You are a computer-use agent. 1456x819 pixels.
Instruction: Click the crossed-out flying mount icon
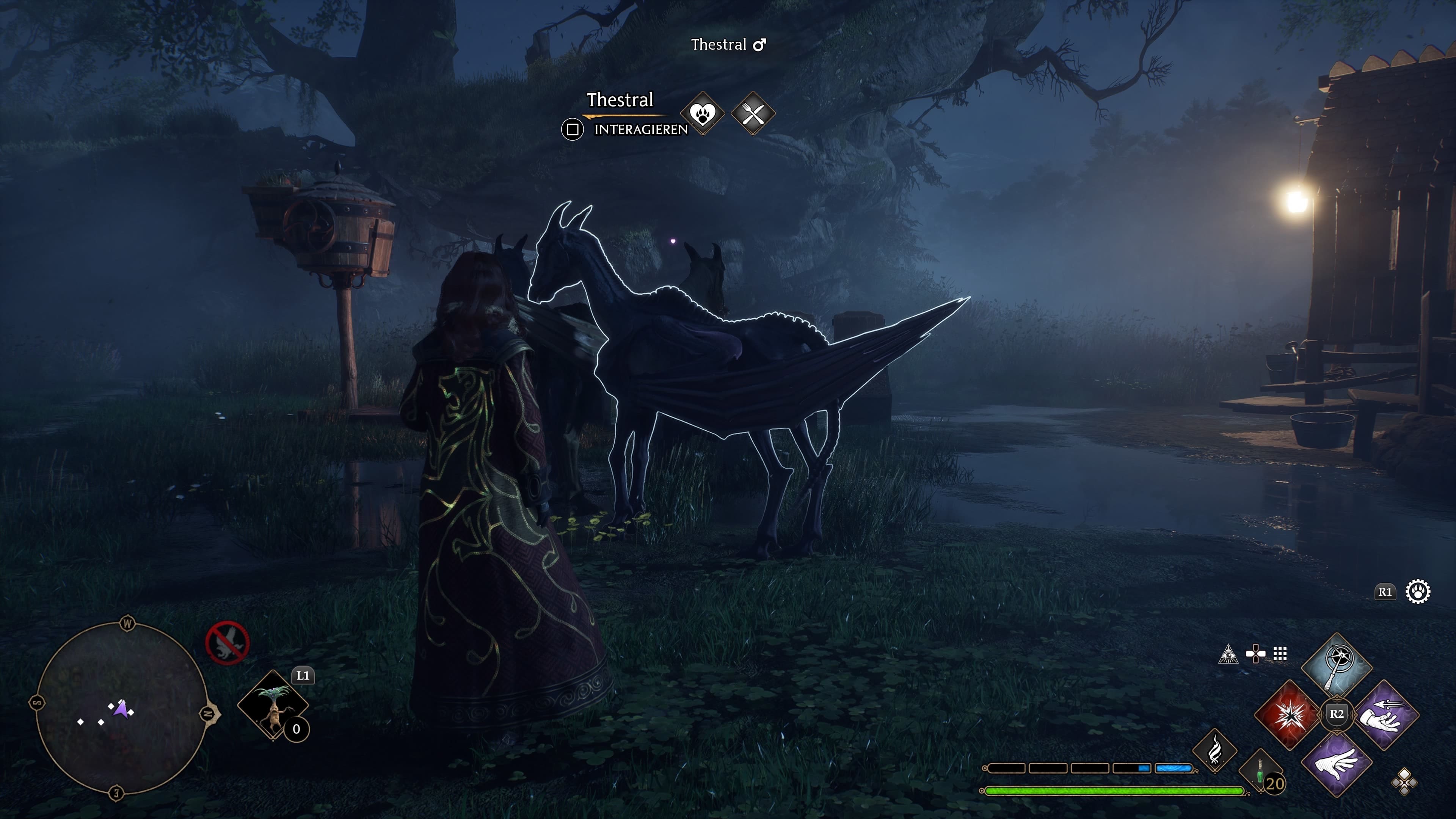(x=227, y=643)
